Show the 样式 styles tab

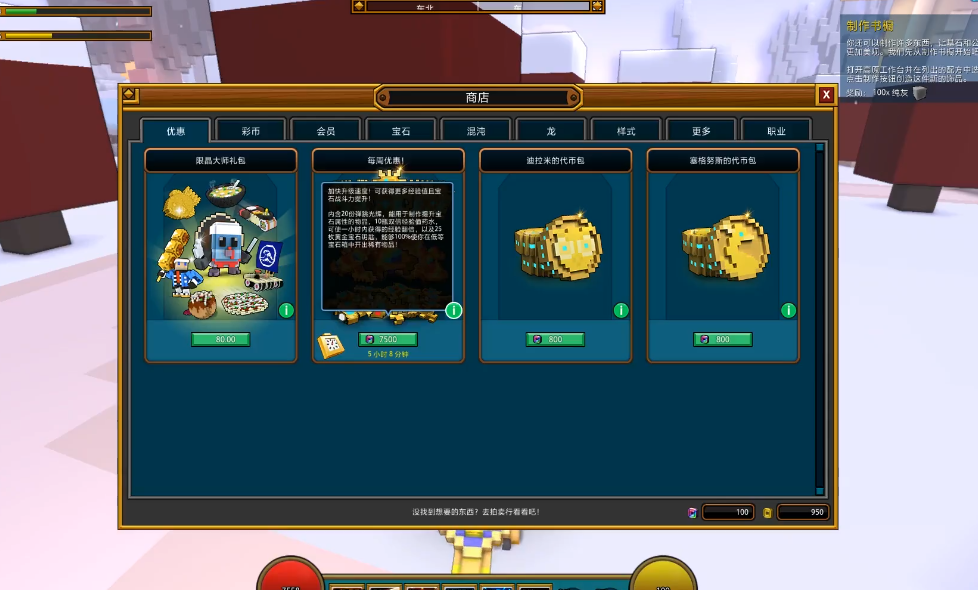[626, 131]
